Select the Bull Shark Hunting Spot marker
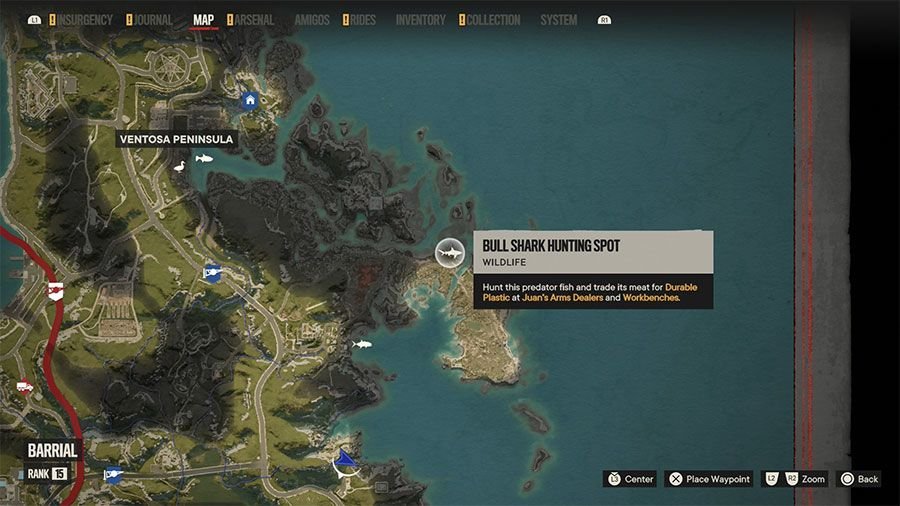900x506 pixels. (450, 253)
